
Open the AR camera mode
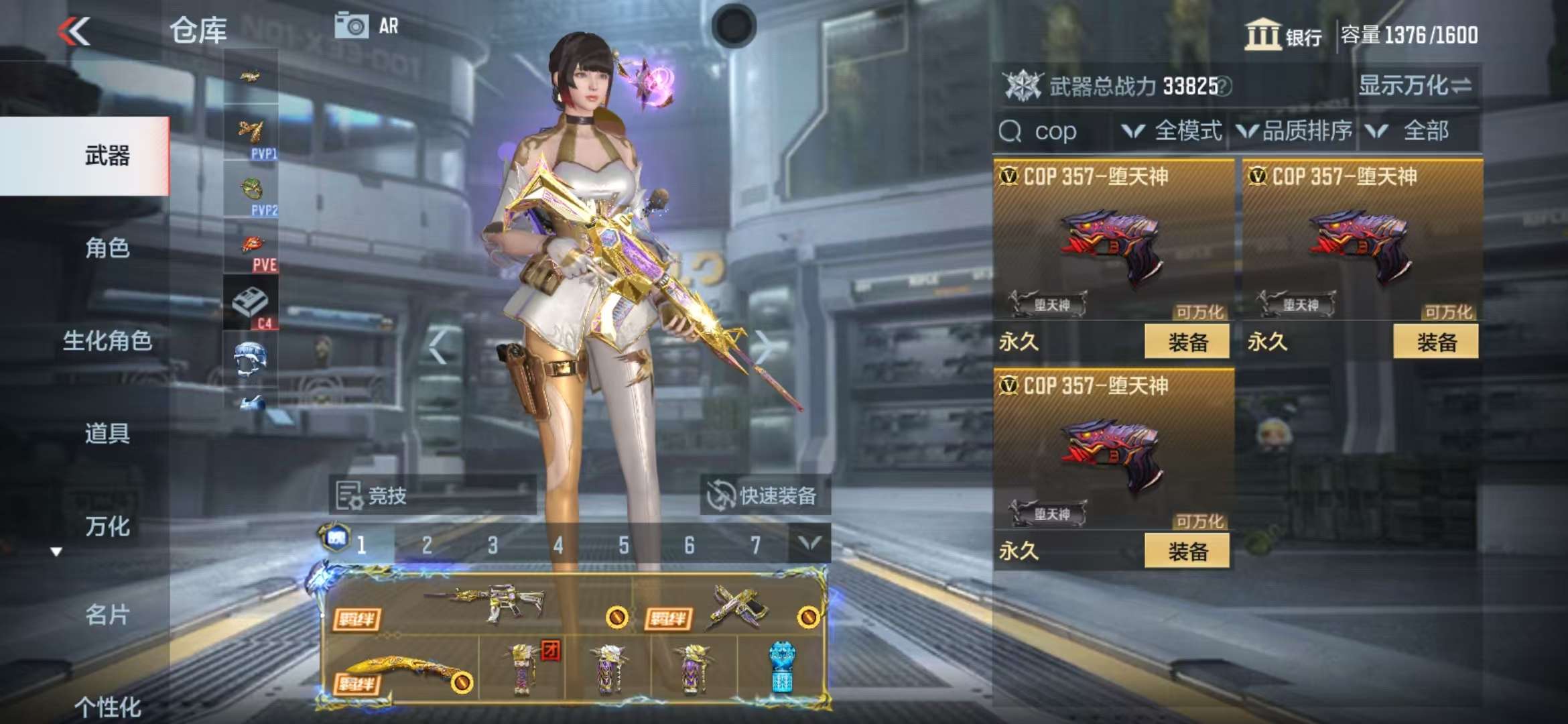click(x=367, y=26)
